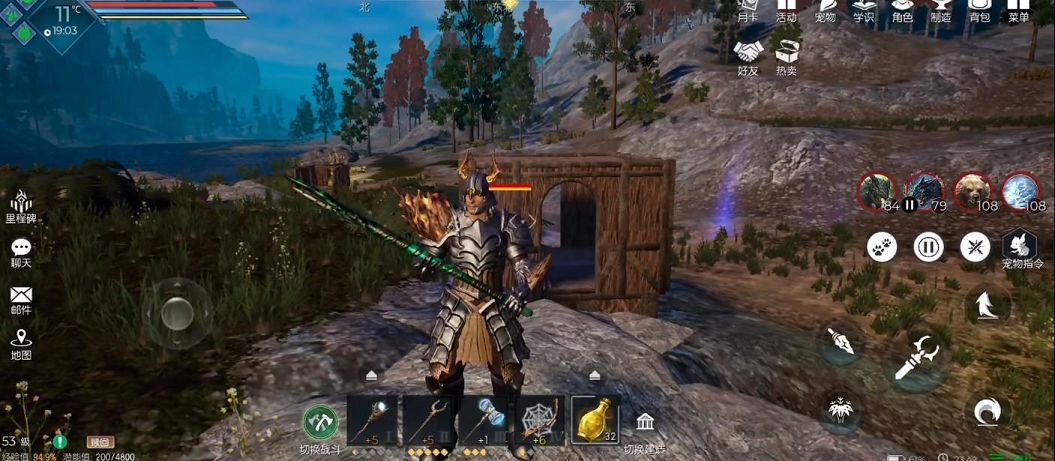Open the 背包 backpack
Screen dimensions: 1055x461
click(980, 10)
